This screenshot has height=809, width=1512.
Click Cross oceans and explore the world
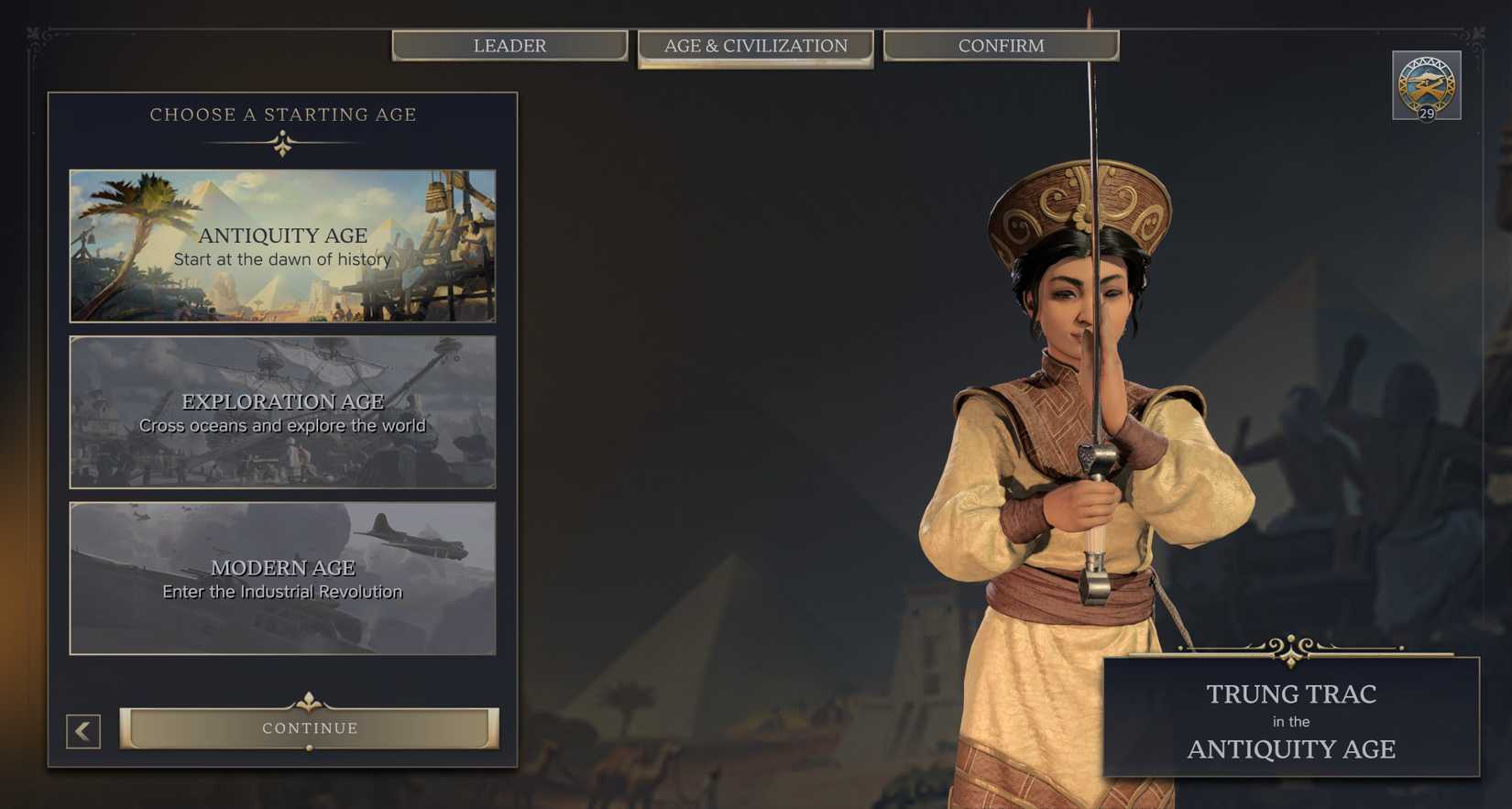(282, 425)
